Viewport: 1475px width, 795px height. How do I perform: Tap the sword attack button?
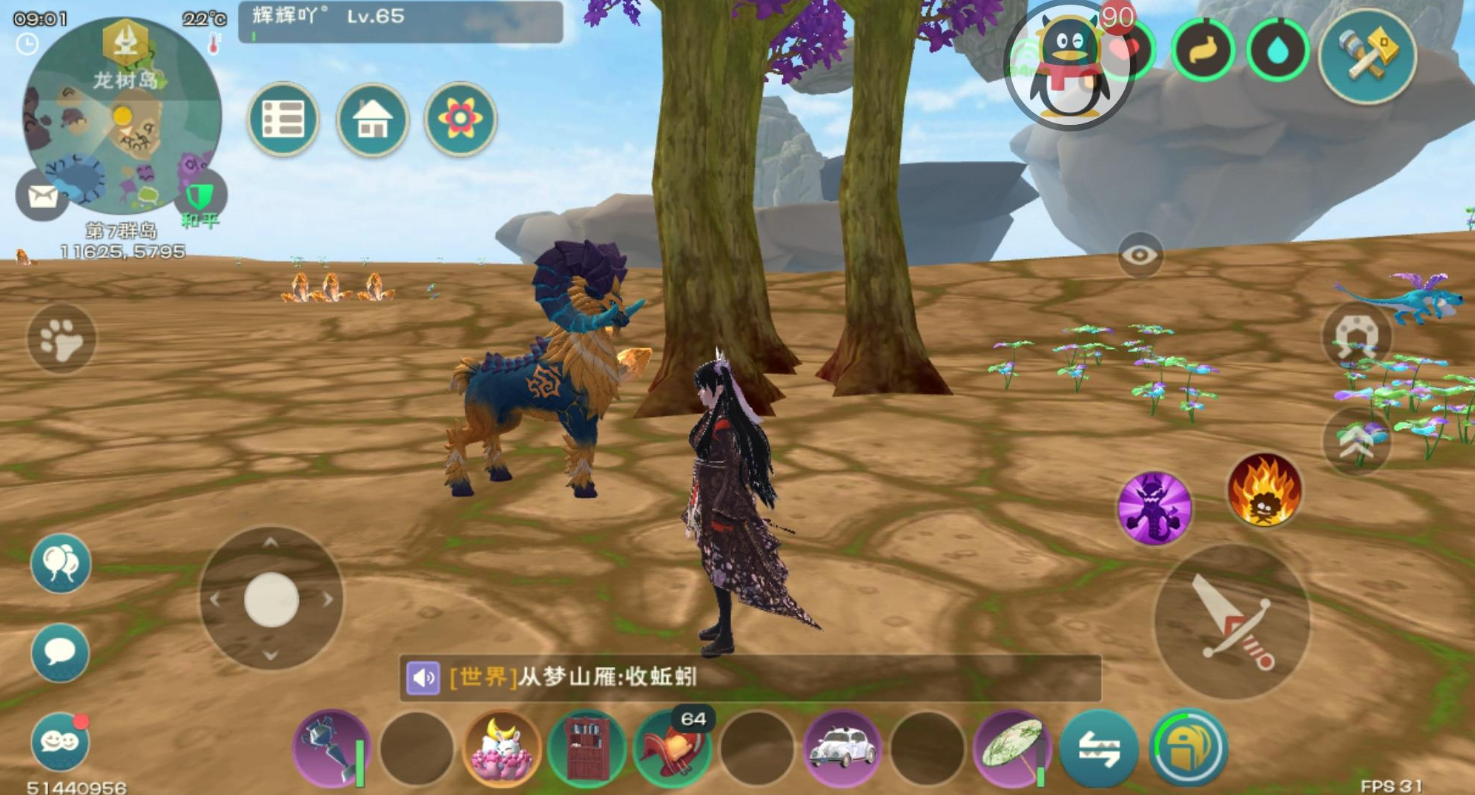click(x=1231, y=621)
